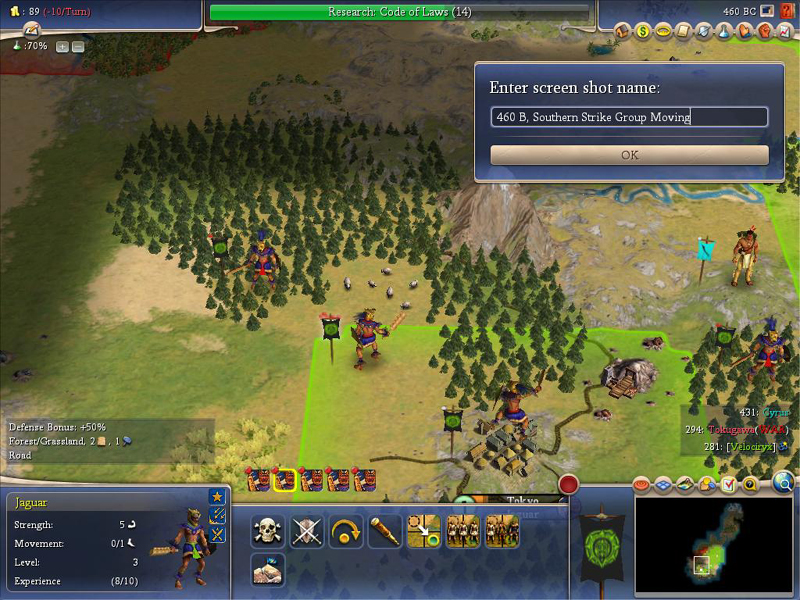Click the screenshot name text field
Viewport: 800px width, 600px height.
629,117
